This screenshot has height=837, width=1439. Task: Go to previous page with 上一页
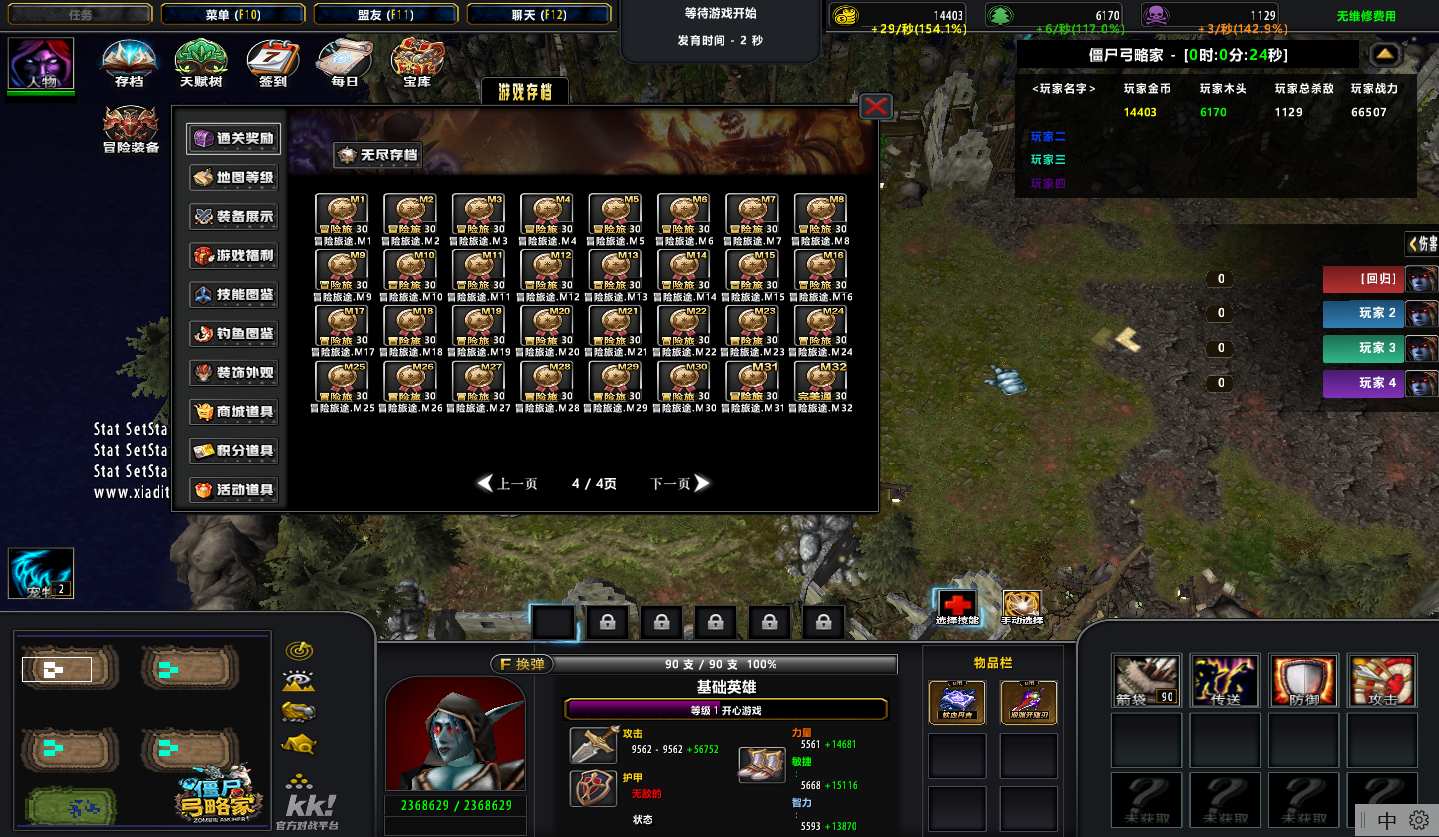(x=508, y=484)
